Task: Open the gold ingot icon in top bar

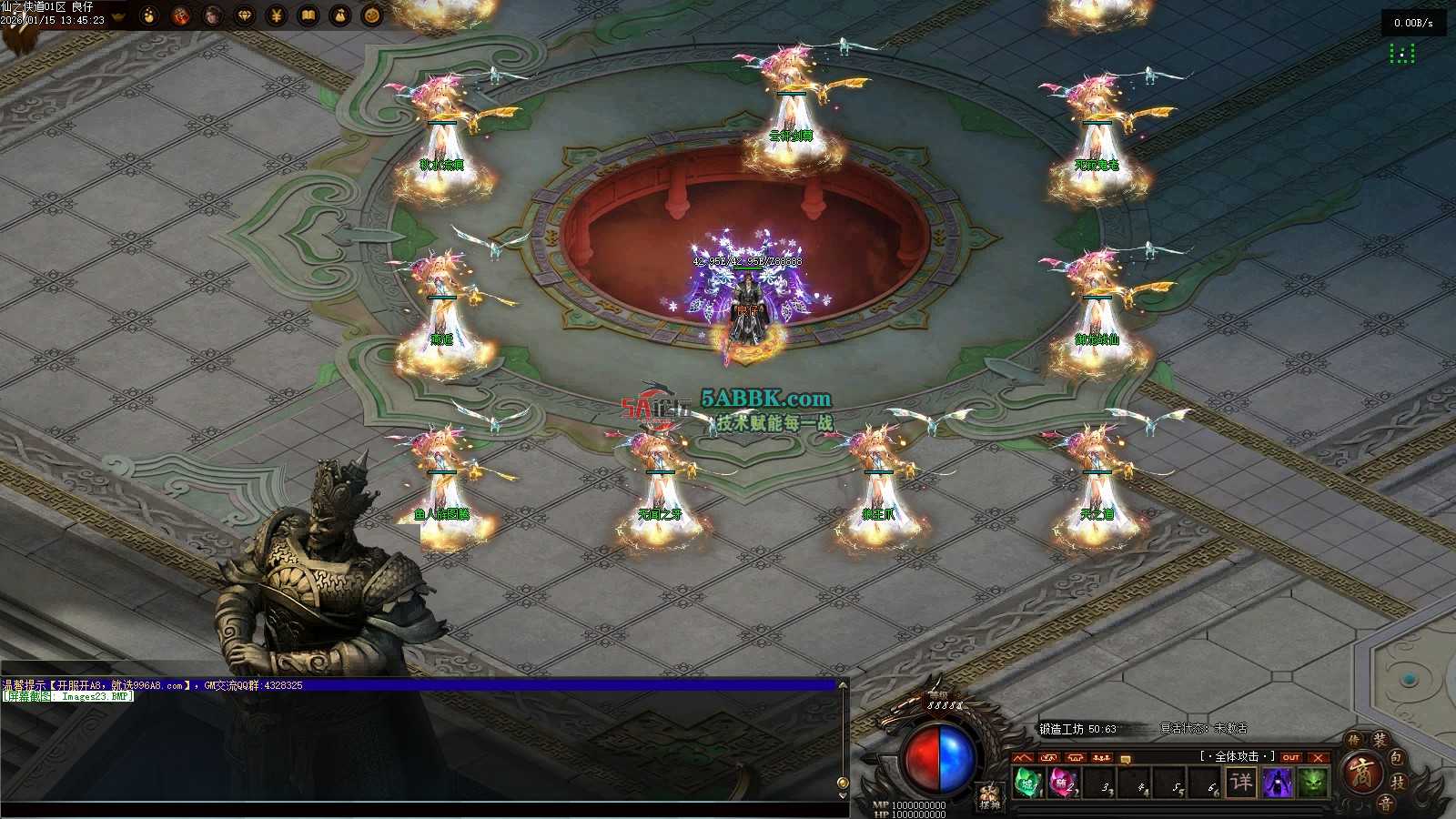Action: click(x=118, y=15)
